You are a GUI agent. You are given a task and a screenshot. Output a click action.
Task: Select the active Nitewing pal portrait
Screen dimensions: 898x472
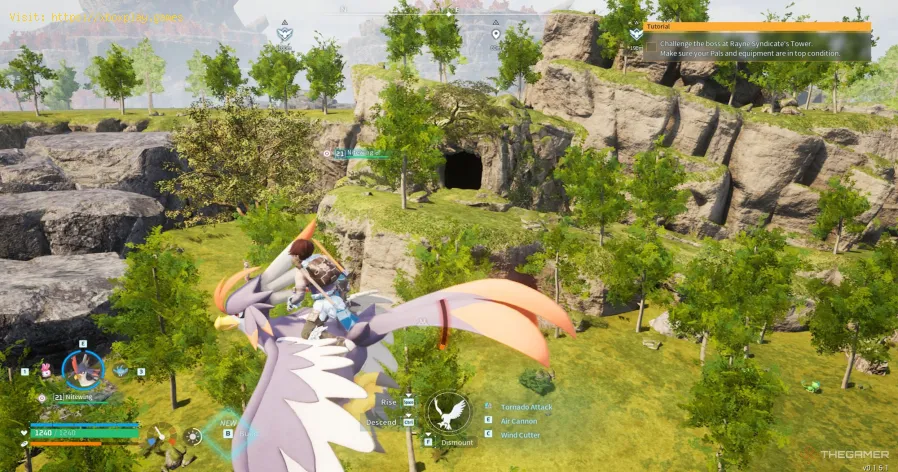point(83,369)
